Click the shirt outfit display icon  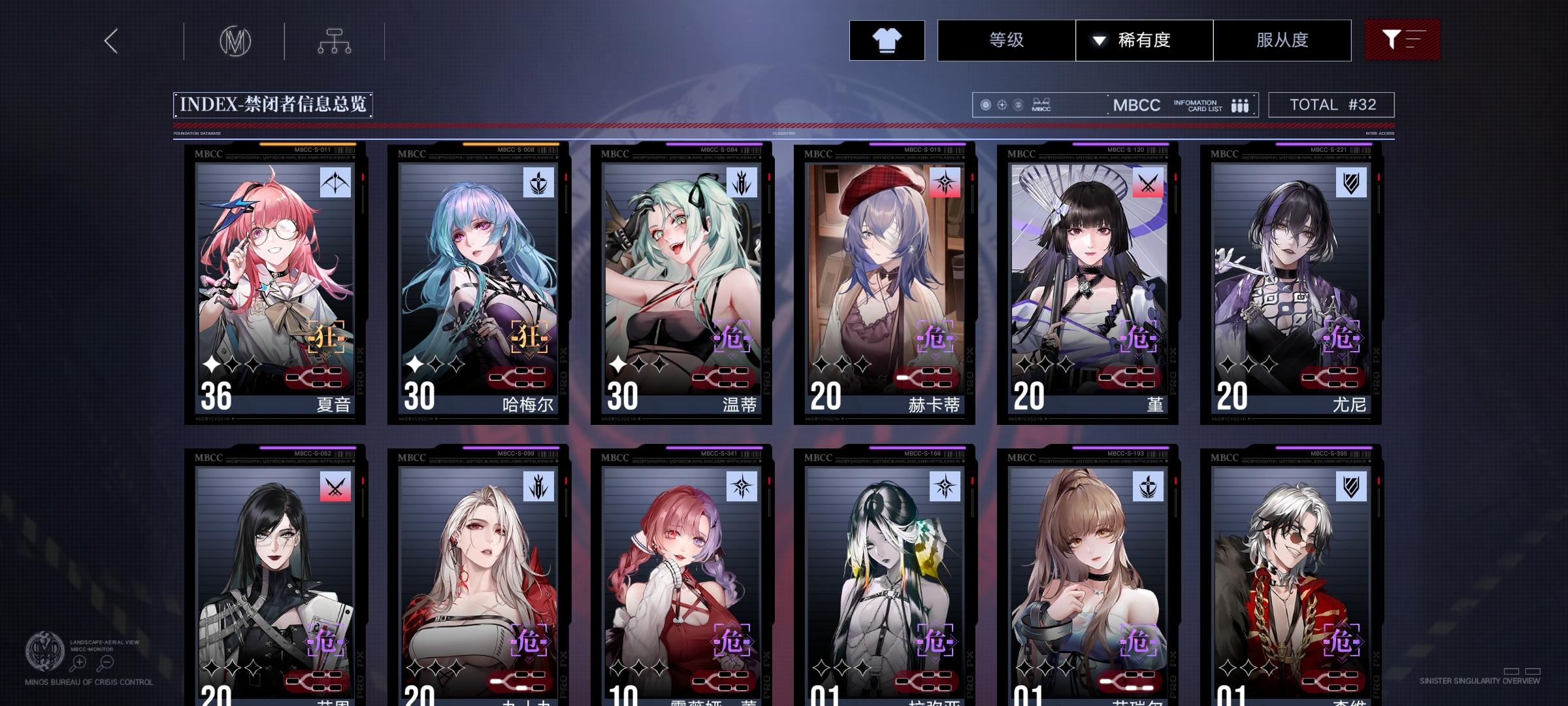[887, 40]
